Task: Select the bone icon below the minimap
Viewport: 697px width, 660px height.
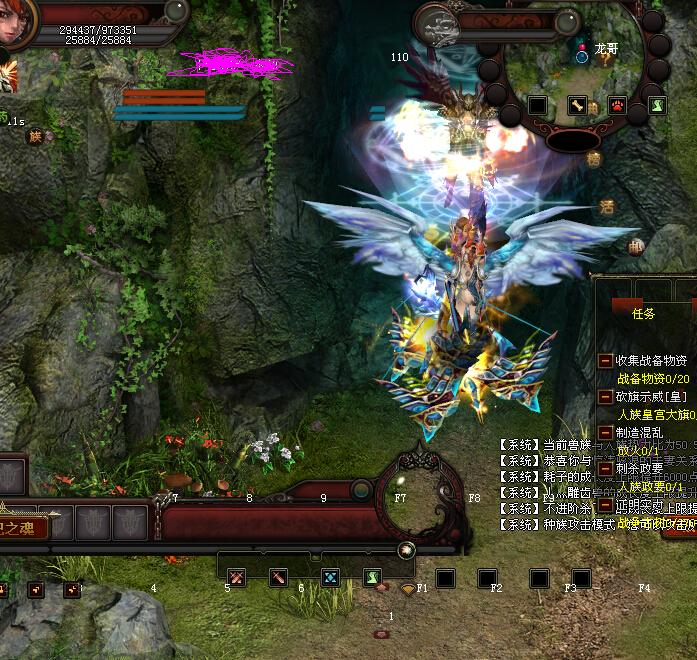Action: point(577,105)
